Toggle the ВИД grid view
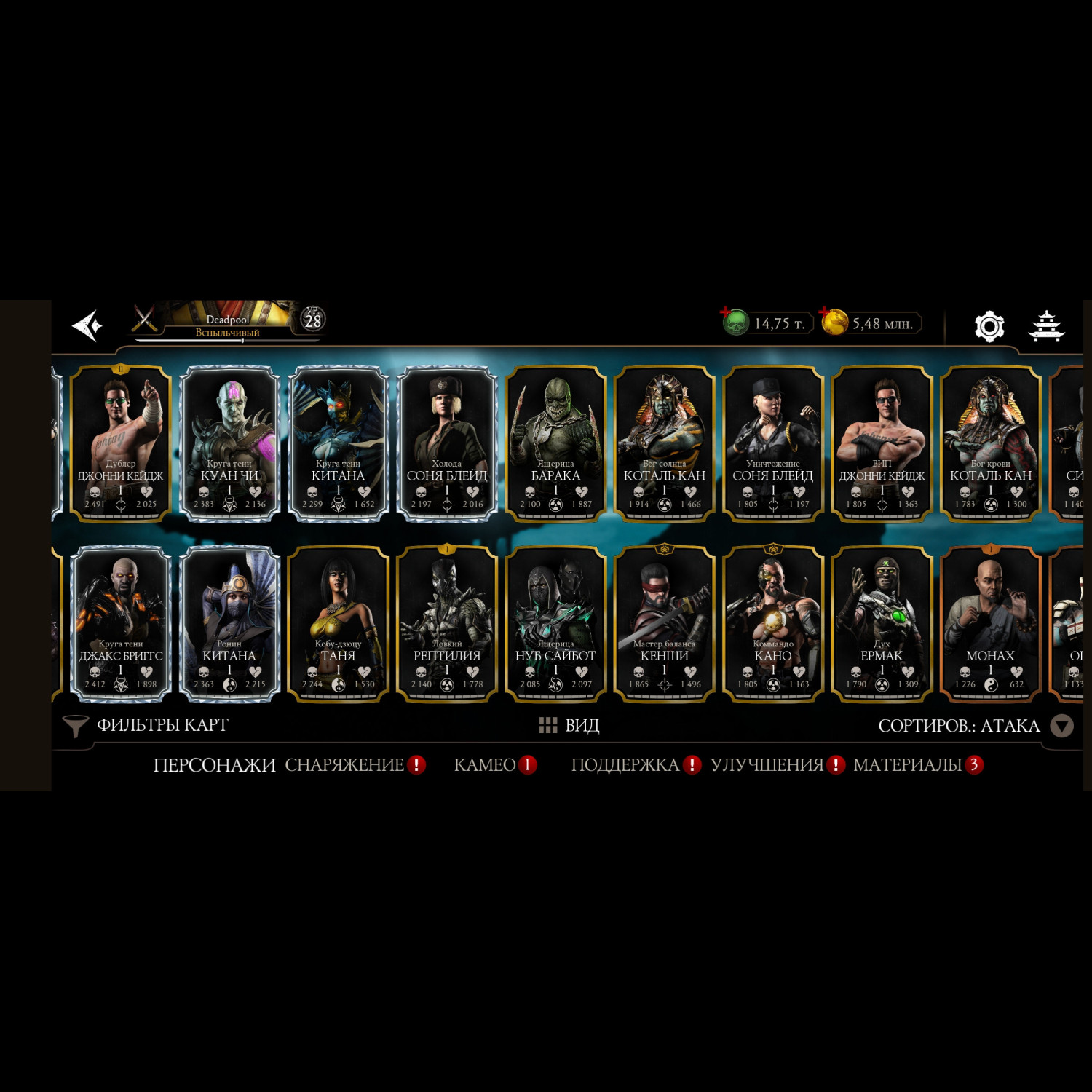1092x1092 pixels. click(x=569, y=725)
